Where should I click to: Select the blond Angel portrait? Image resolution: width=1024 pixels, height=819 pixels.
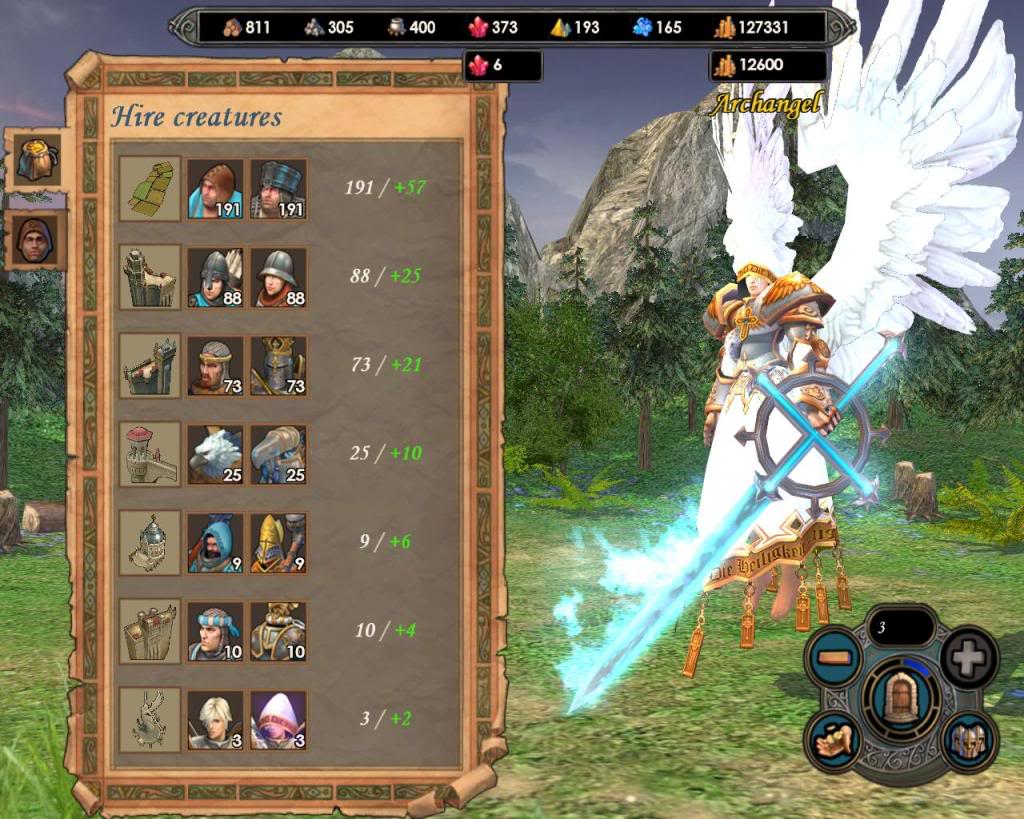pos(215,719)
